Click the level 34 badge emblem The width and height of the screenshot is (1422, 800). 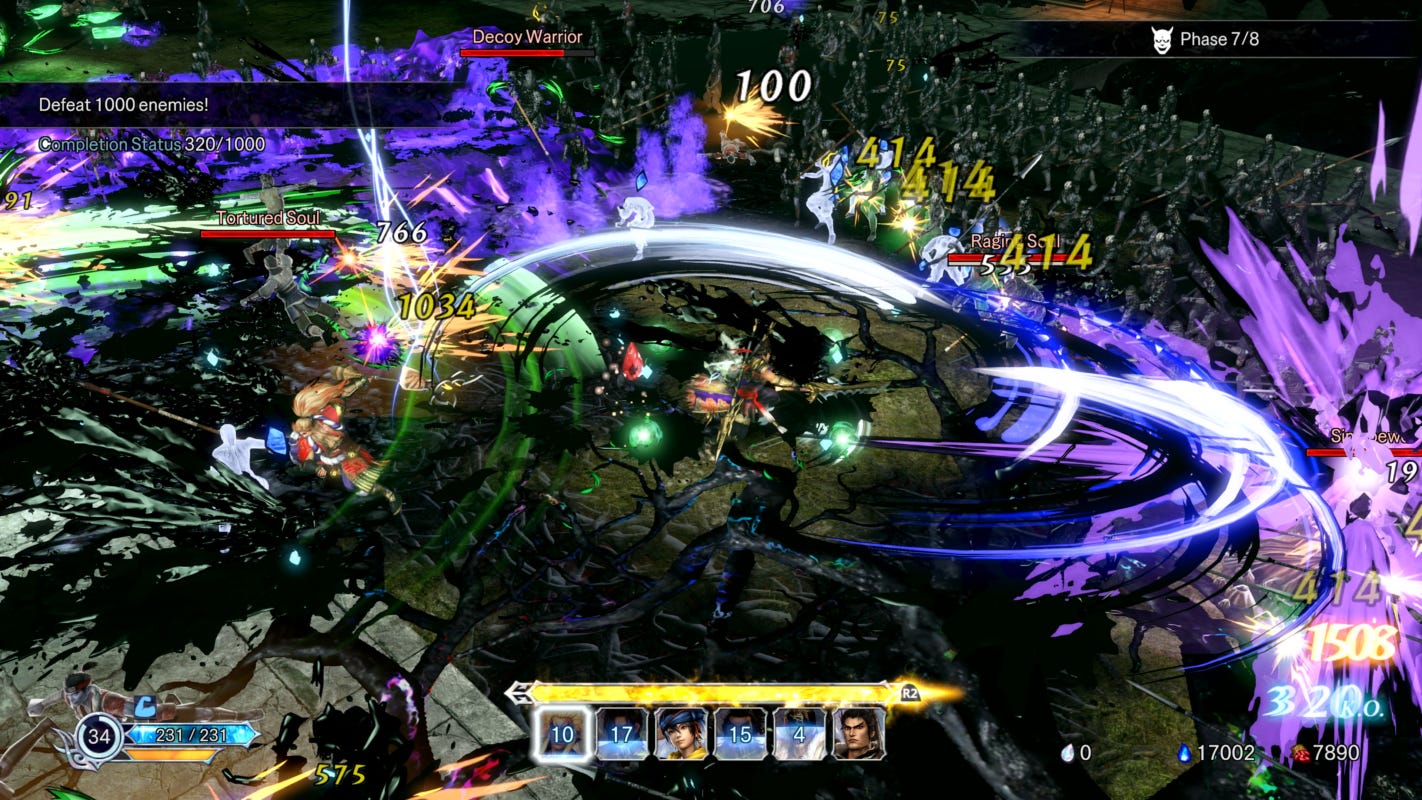(x=100, y=736)
